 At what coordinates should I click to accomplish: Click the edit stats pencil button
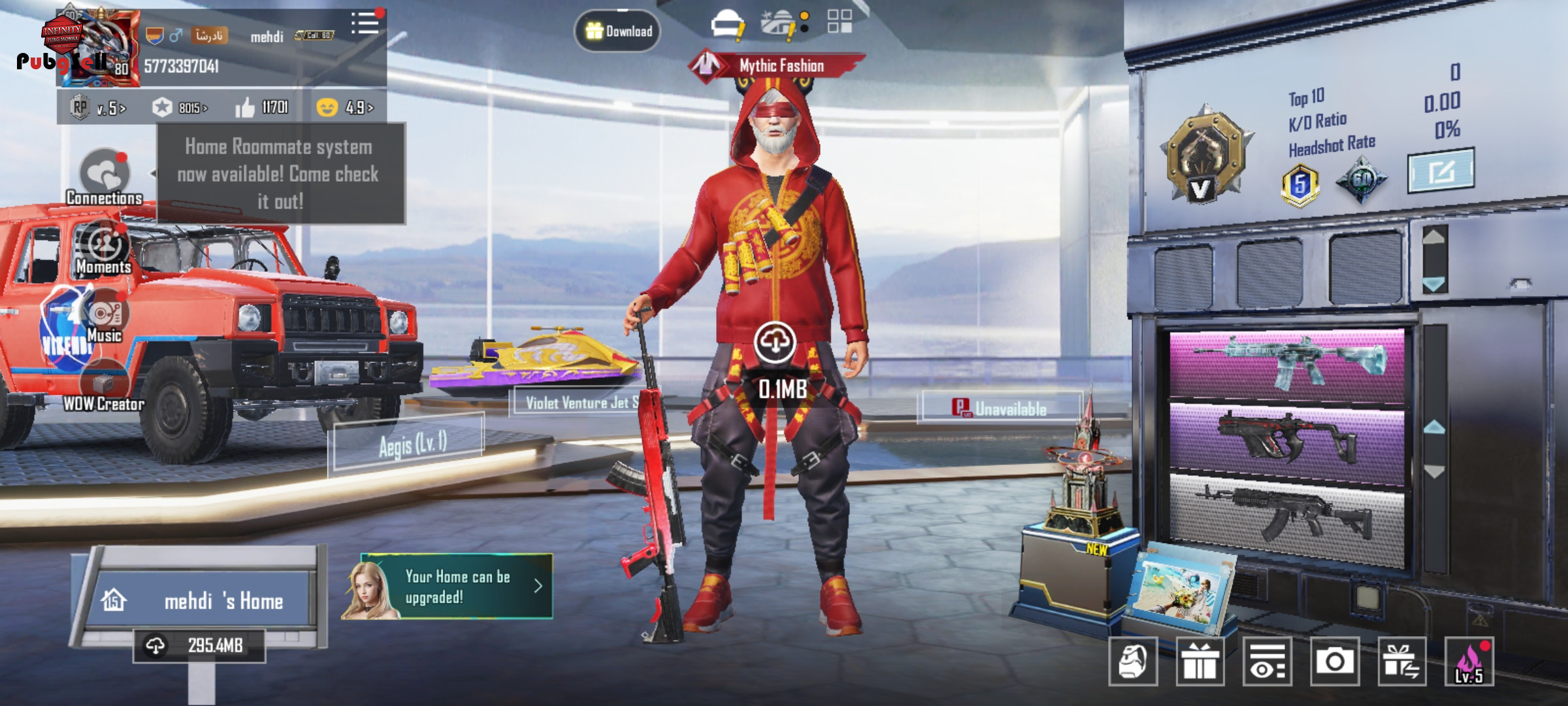(x=1440, y=171)
